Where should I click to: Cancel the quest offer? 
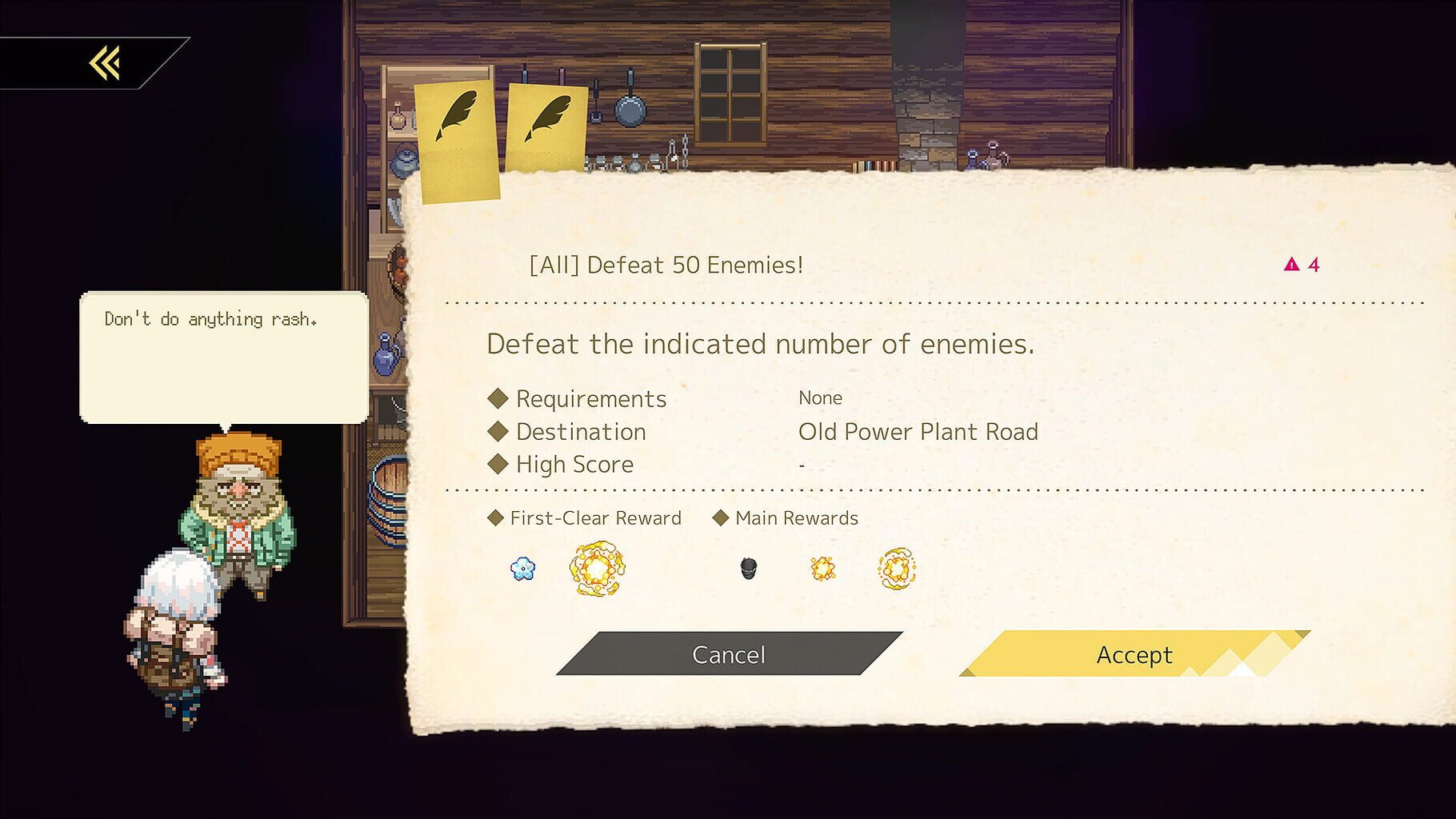coord(727,654)
